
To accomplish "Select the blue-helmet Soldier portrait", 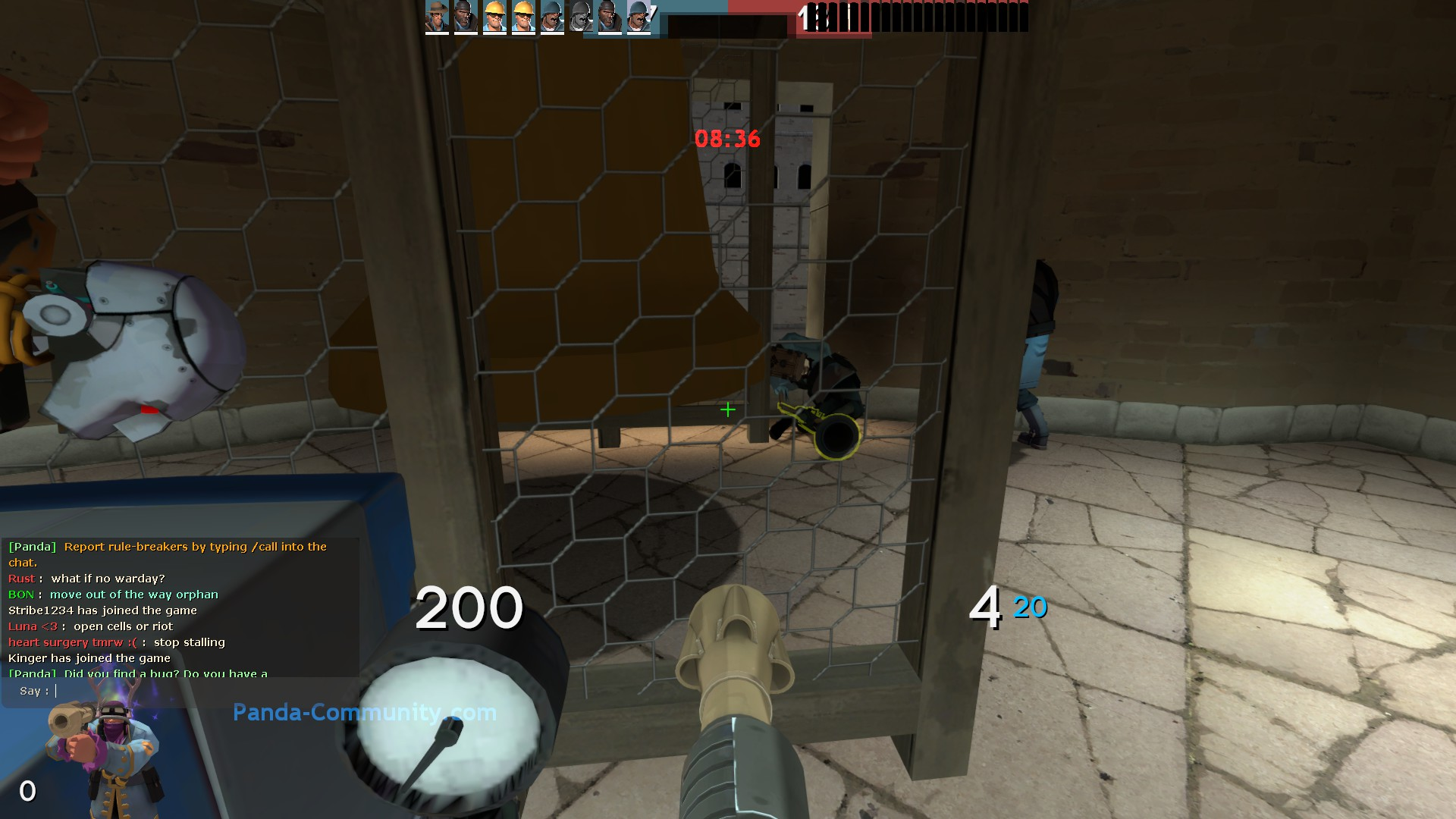I will point(551,17).
